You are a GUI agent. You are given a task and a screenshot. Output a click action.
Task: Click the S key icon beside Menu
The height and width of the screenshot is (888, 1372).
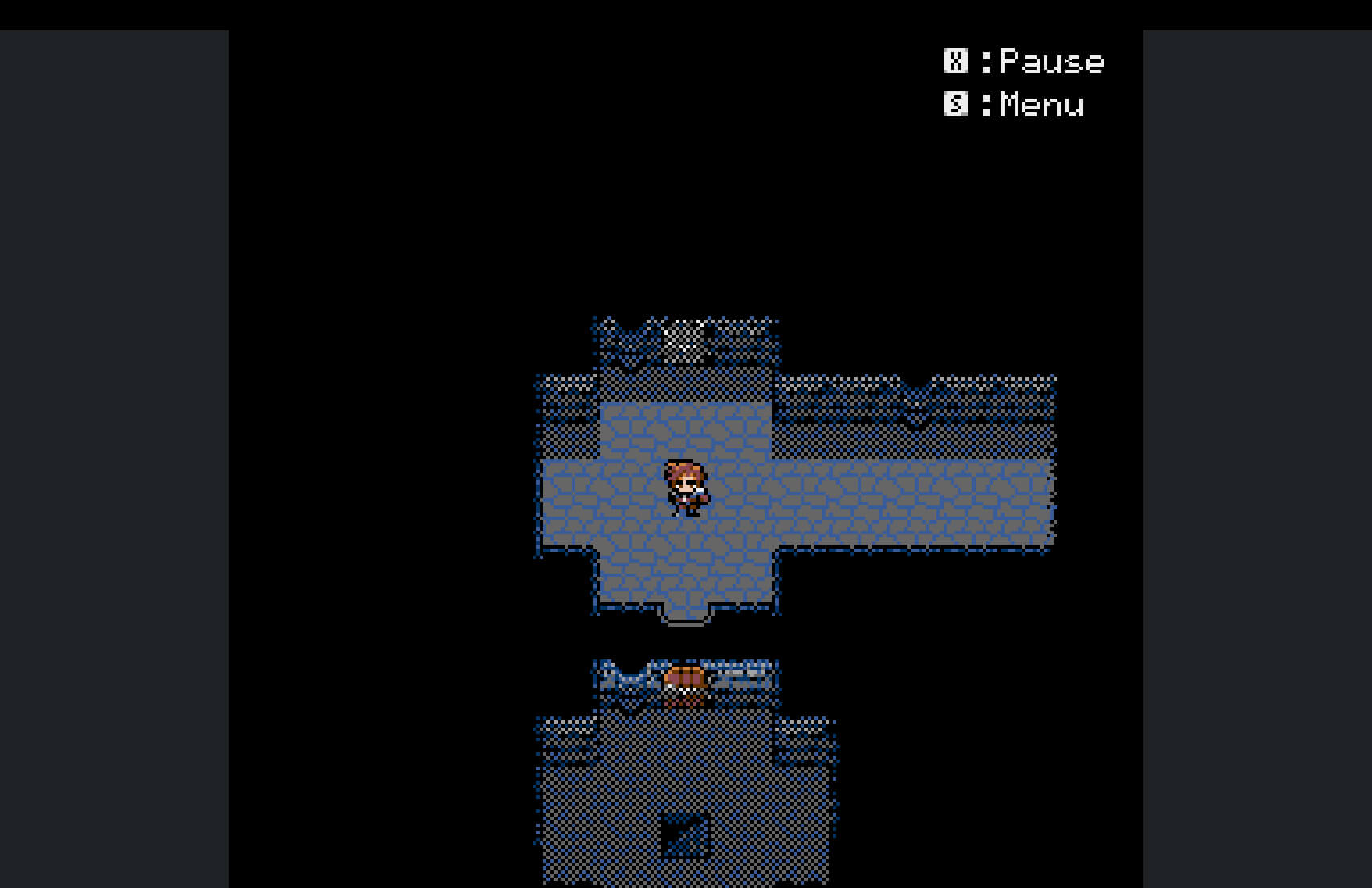(x=955, y=105)
